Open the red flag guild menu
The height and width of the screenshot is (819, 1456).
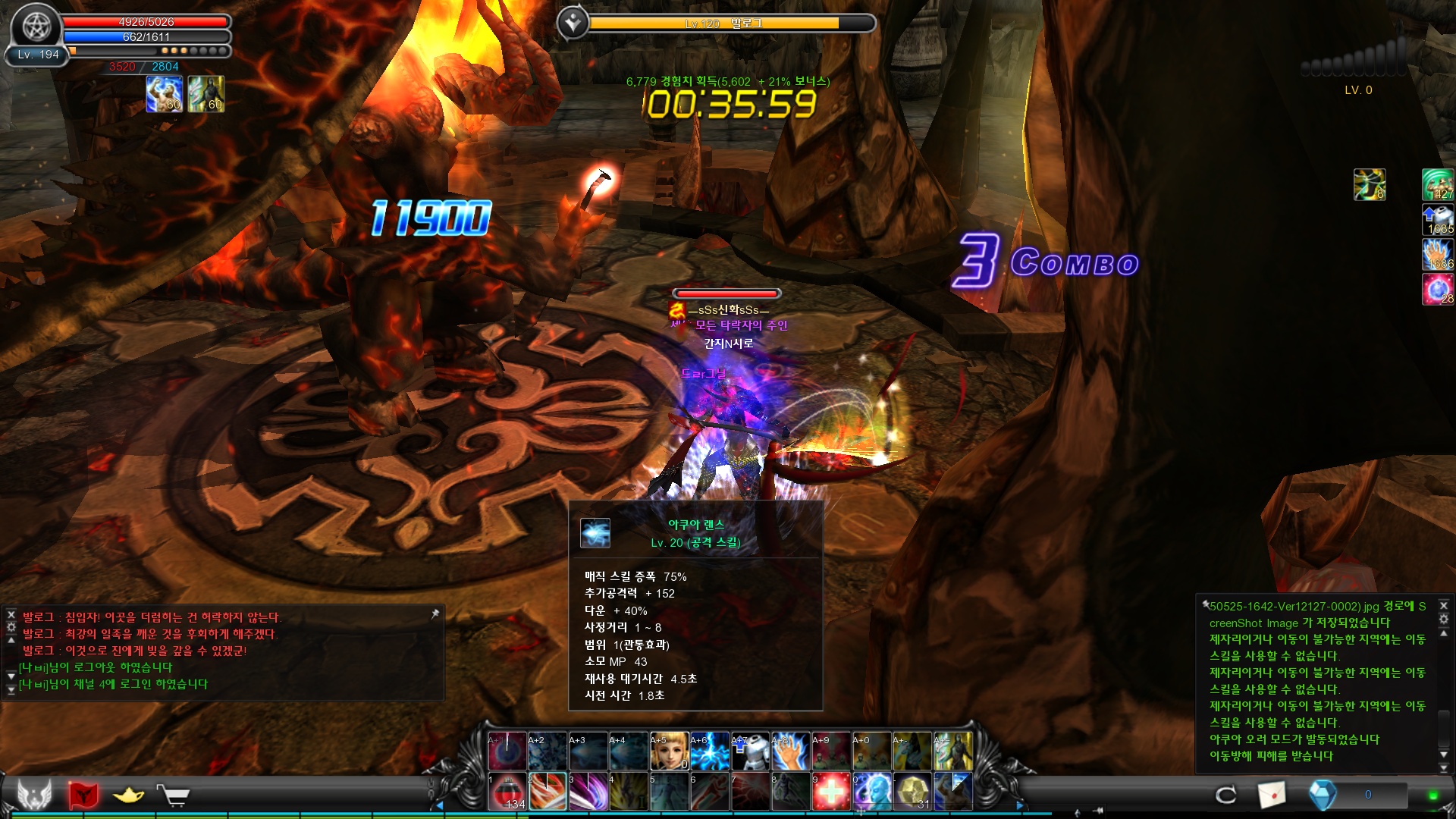coord(83,795)
